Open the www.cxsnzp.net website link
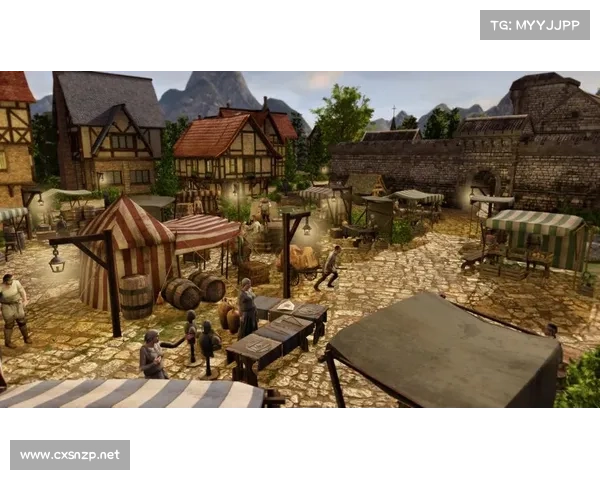Image resolution: width=600 pixels, height=480 pixels. (71, 455)
